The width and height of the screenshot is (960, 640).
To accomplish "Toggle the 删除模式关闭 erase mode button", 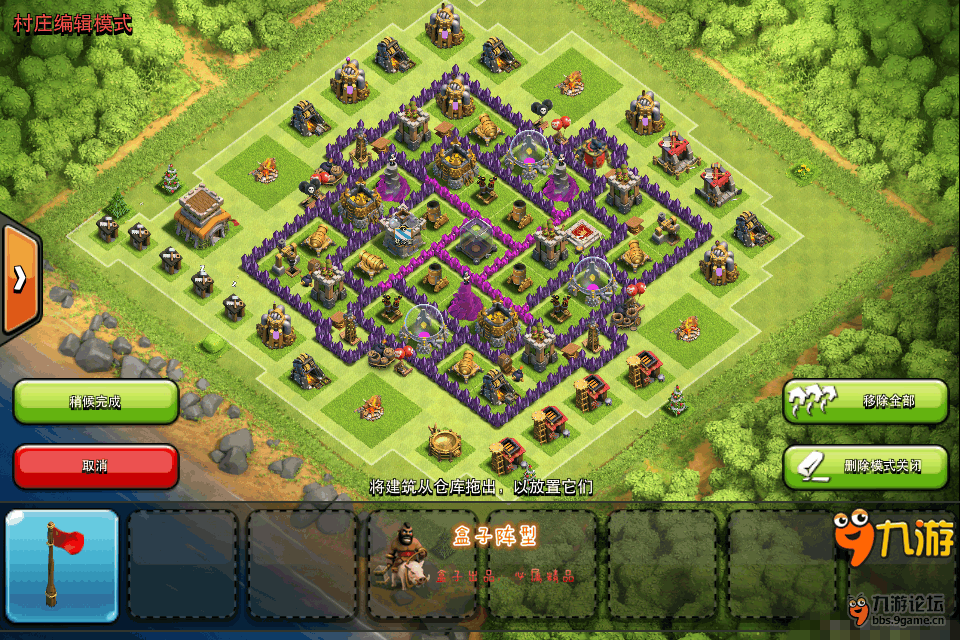I will coord(865,466).
